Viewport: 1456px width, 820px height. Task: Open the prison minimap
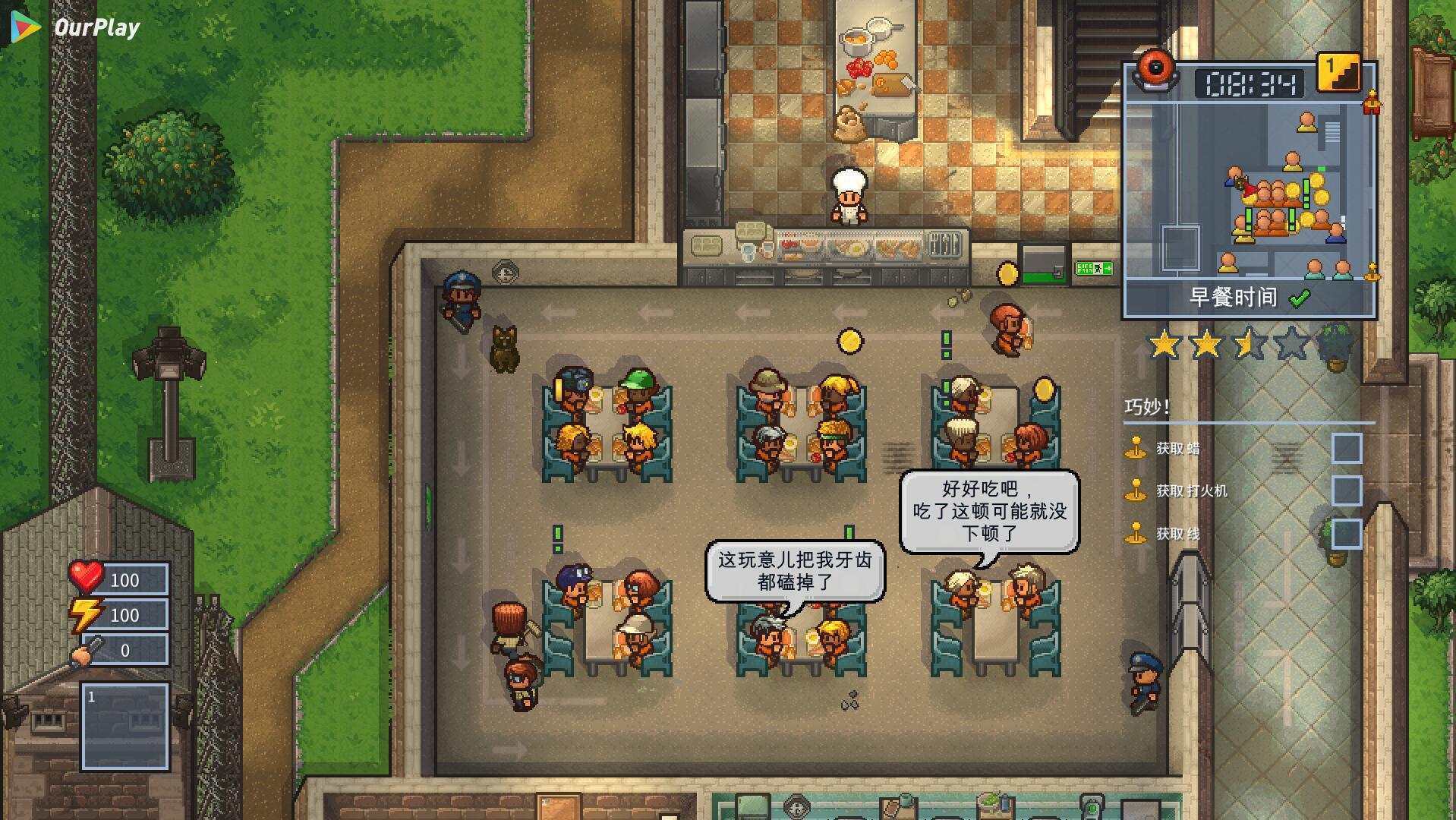(x=1249, y=190)
